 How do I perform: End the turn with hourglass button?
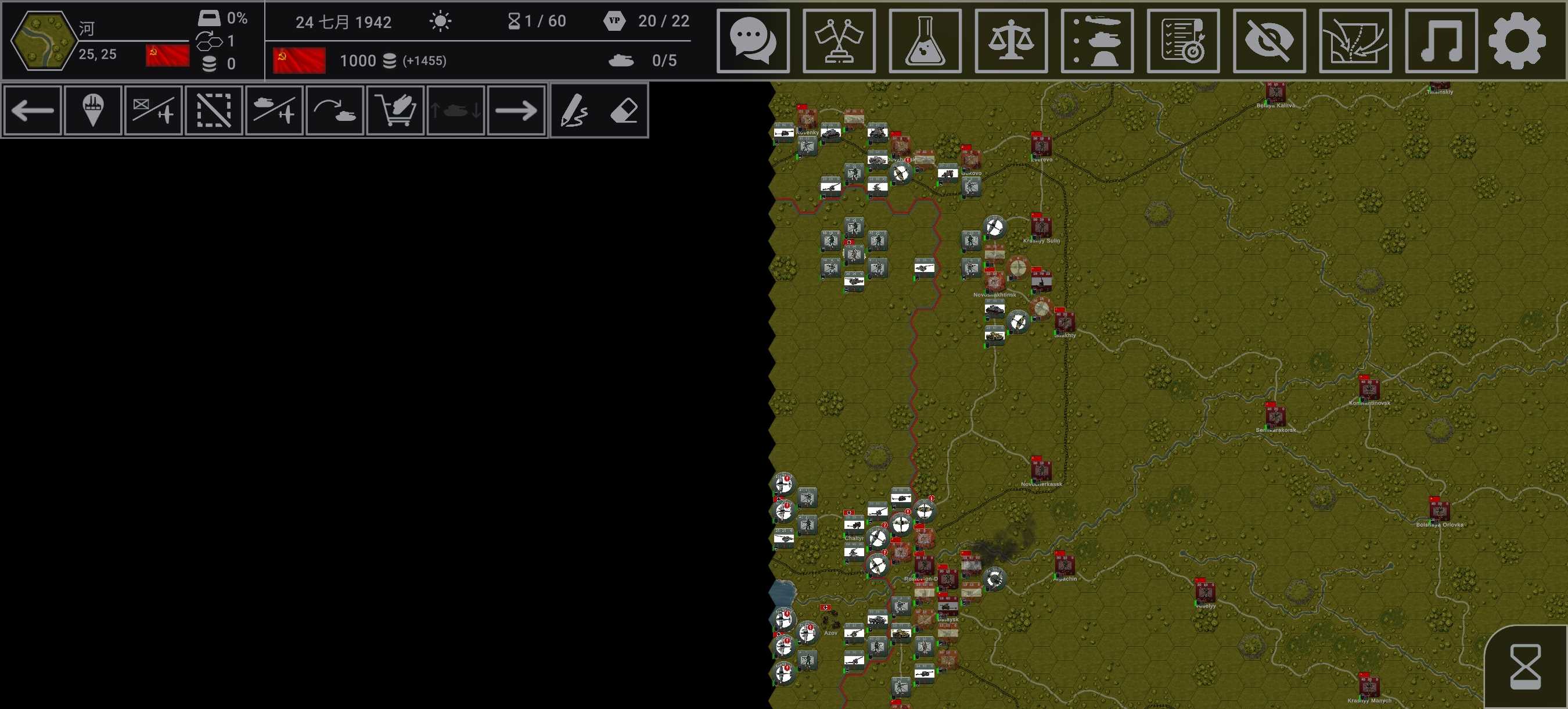coord(1526,667)
